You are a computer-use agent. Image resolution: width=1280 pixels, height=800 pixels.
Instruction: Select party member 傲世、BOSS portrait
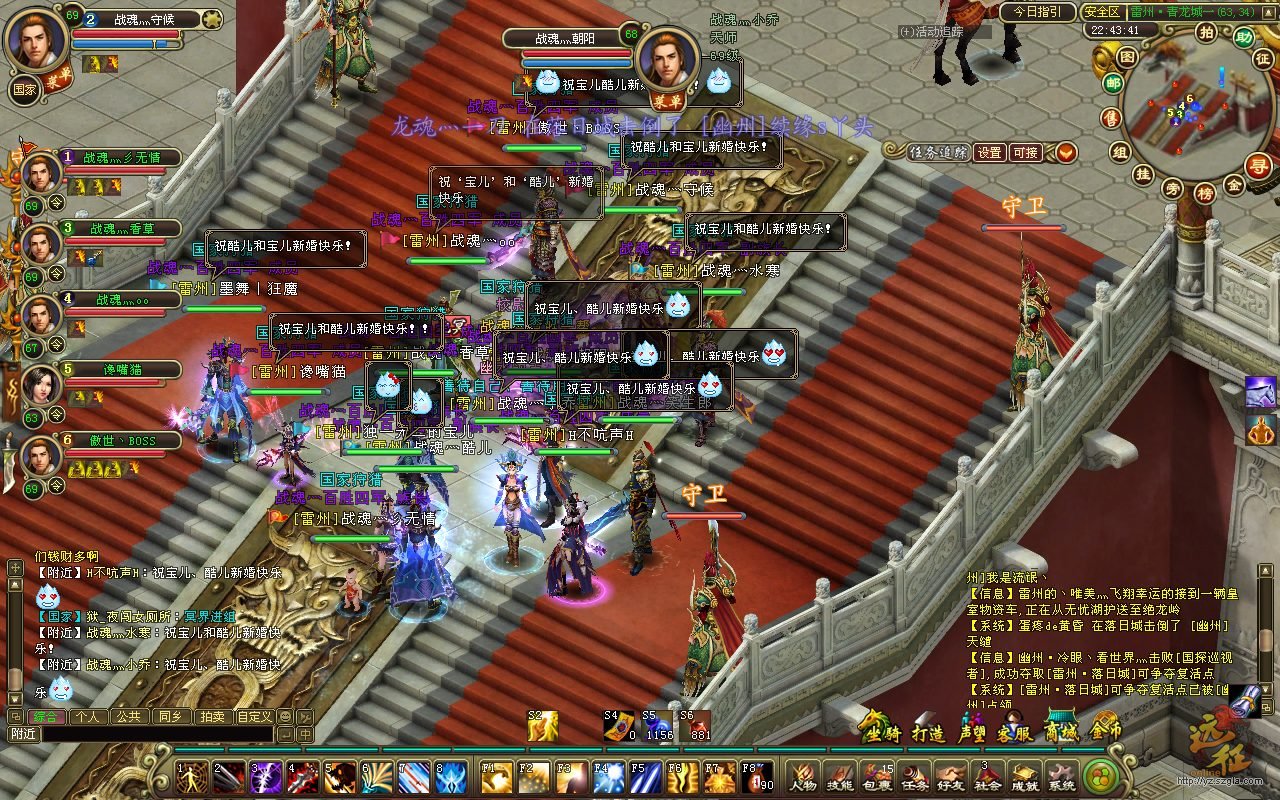[41, 456]
